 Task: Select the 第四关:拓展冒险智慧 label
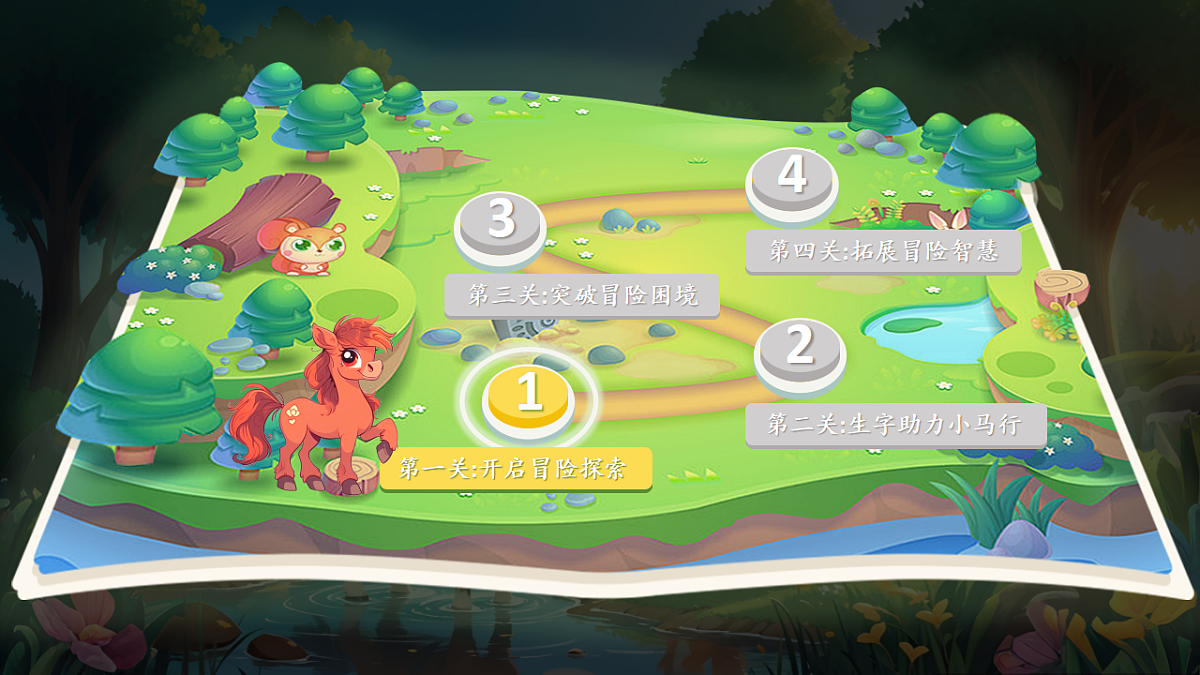(x=883, y=251)
